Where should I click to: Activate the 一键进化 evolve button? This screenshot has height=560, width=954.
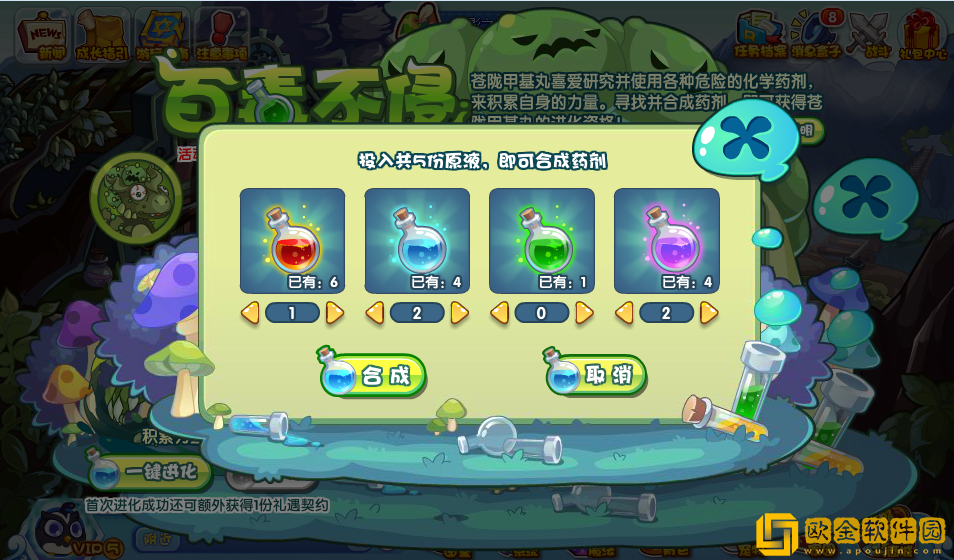tap(150, 471)
